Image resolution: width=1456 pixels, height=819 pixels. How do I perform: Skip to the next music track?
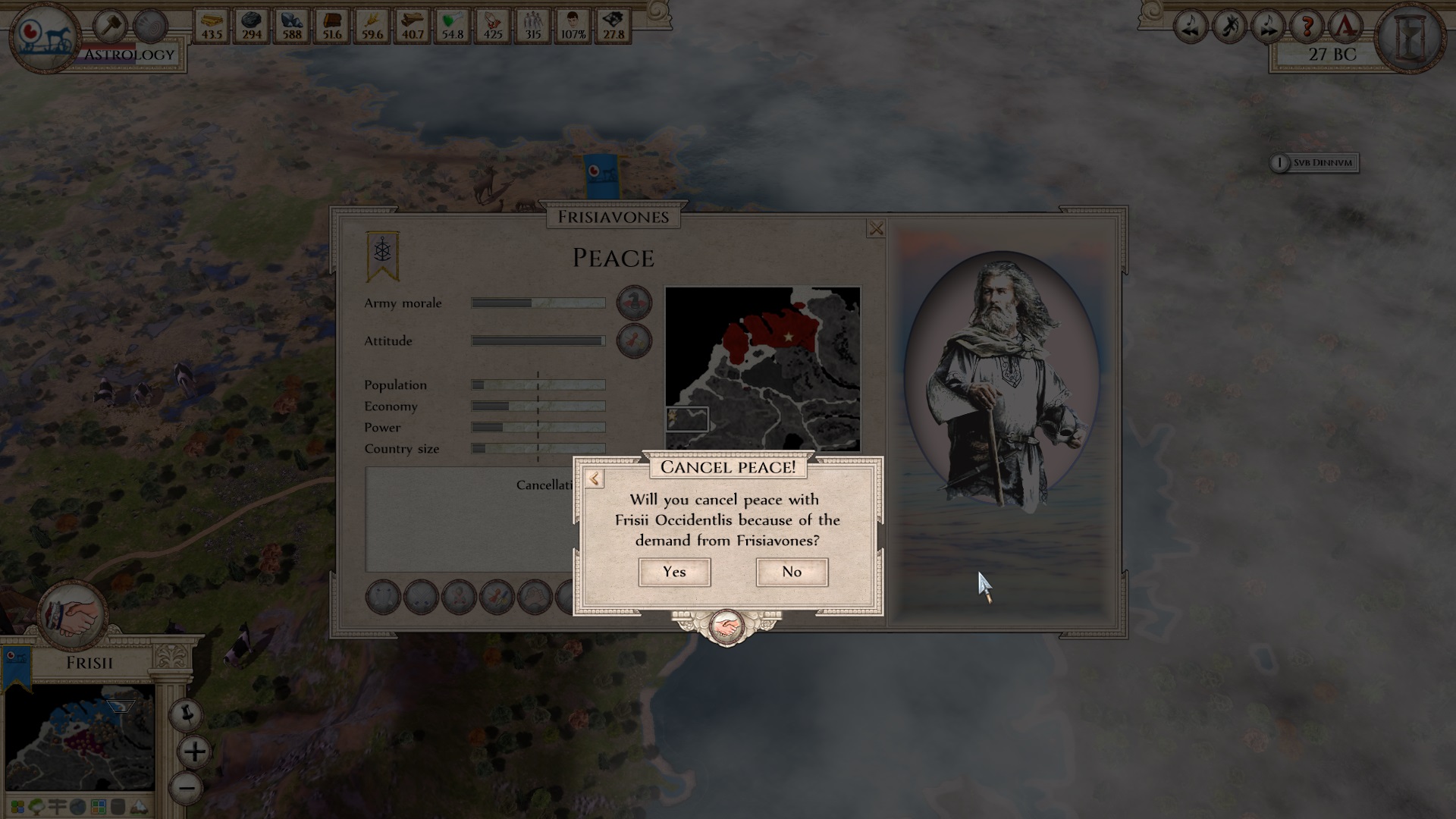[x=1268, y=27]
